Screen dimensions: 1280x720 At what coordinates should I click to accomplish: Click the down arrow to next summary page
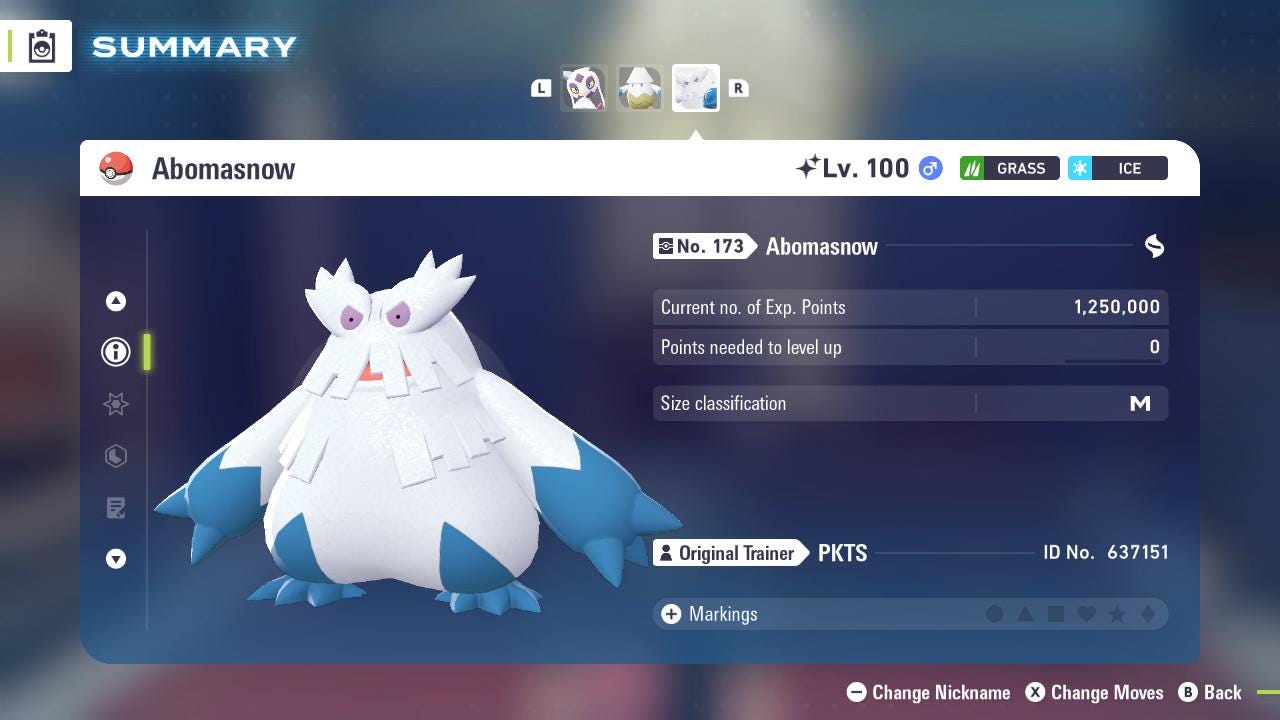pos(116,560)
